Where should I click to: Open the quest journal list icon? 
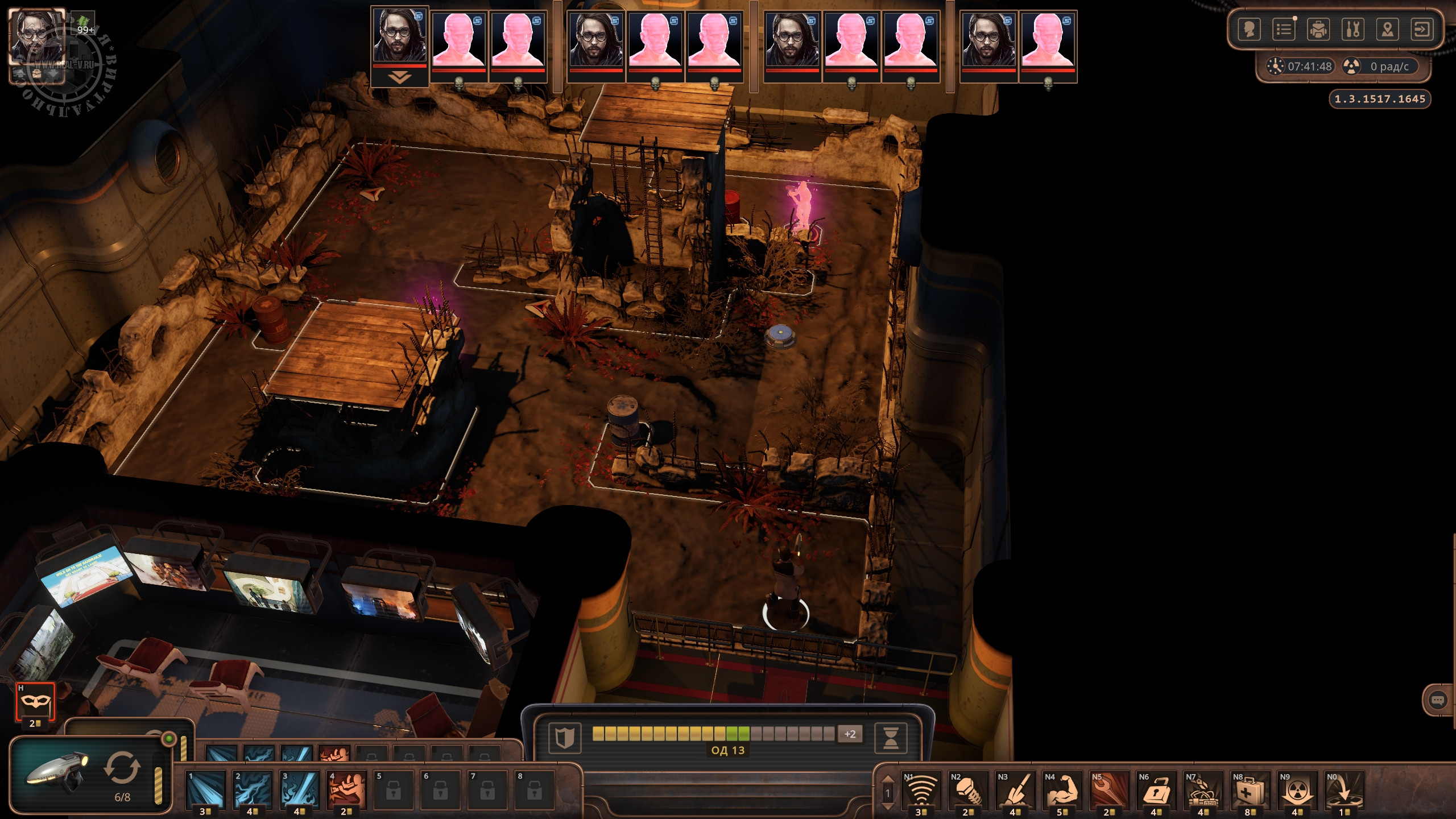coord(1284,29)
